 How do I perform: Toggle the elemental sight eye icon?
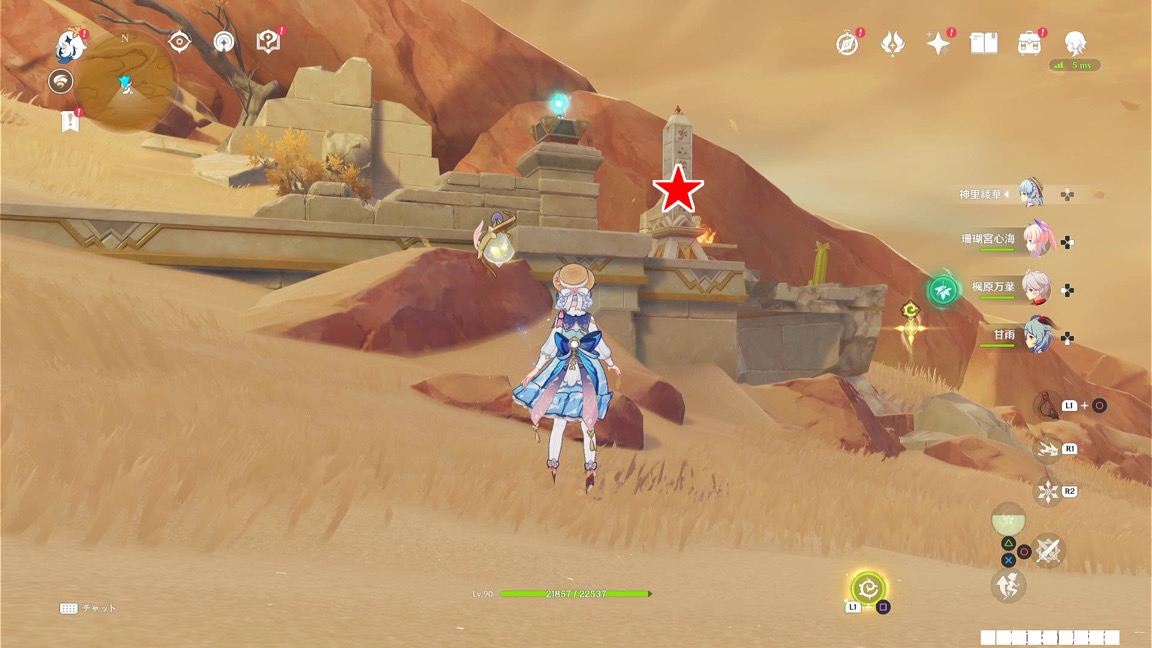tap(180, 41)
